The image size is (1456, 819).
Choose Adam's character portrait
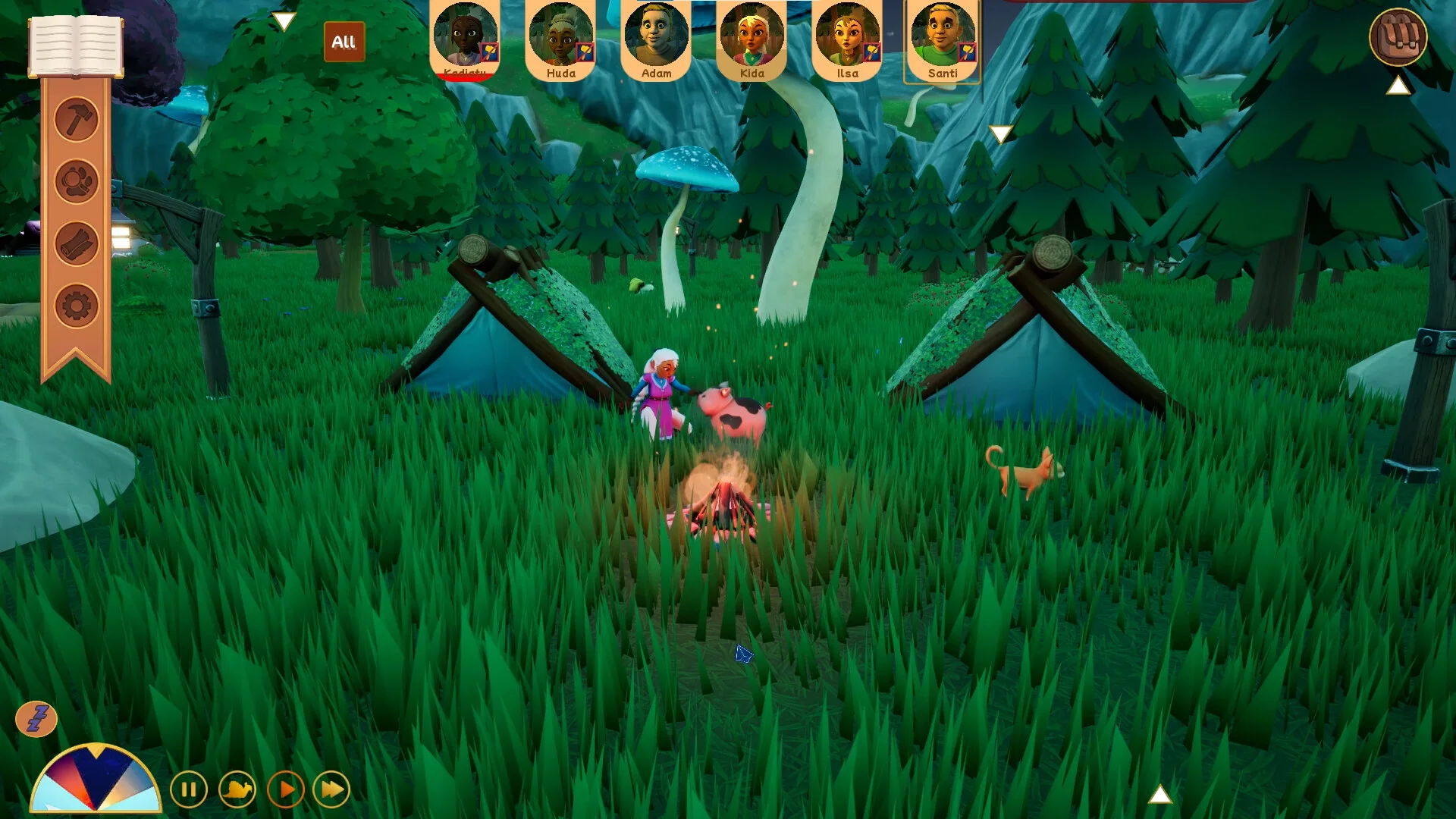point(656,38)
